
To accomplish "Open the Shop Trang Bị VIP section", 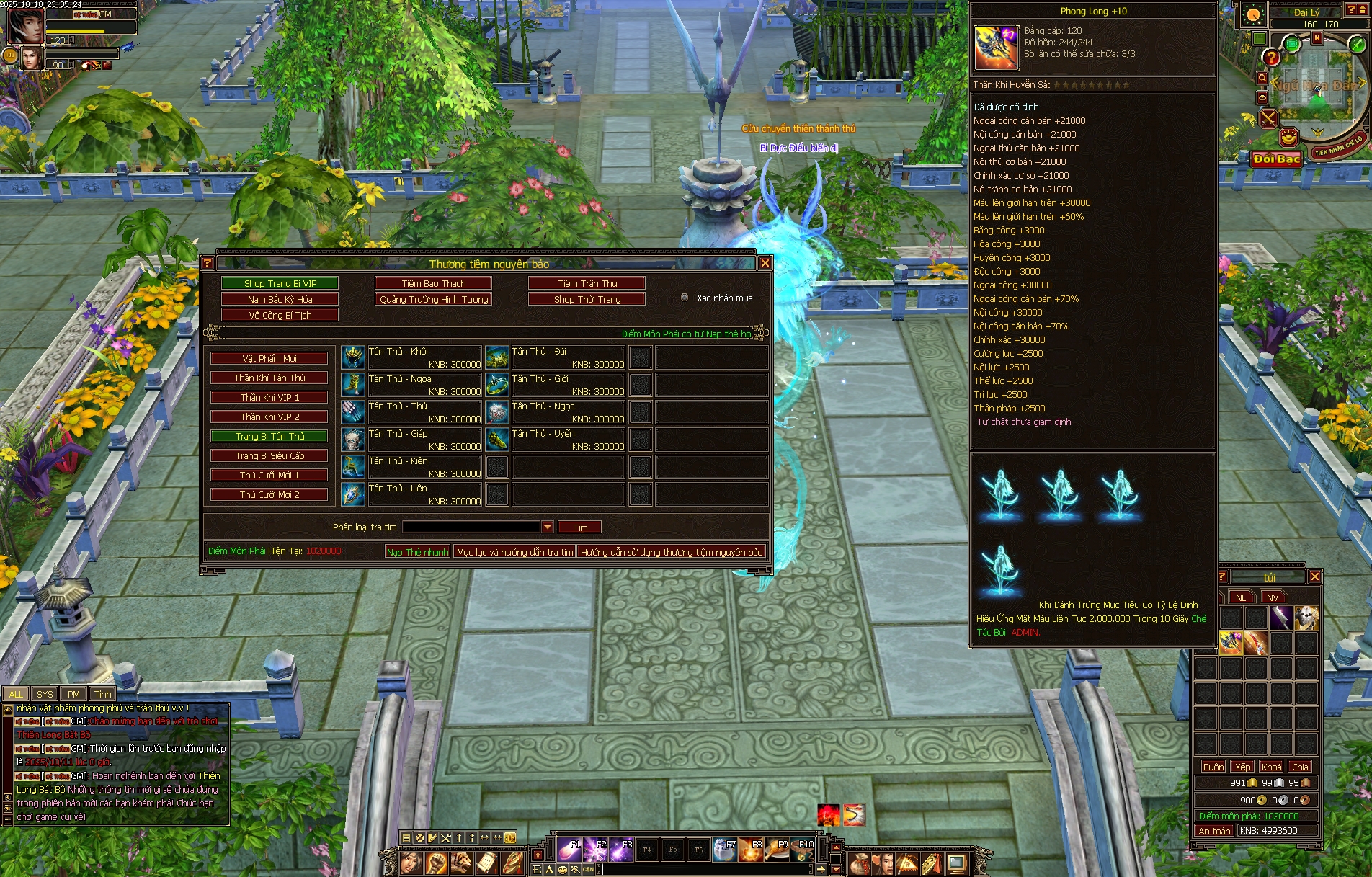I will [x=280, y=283].
